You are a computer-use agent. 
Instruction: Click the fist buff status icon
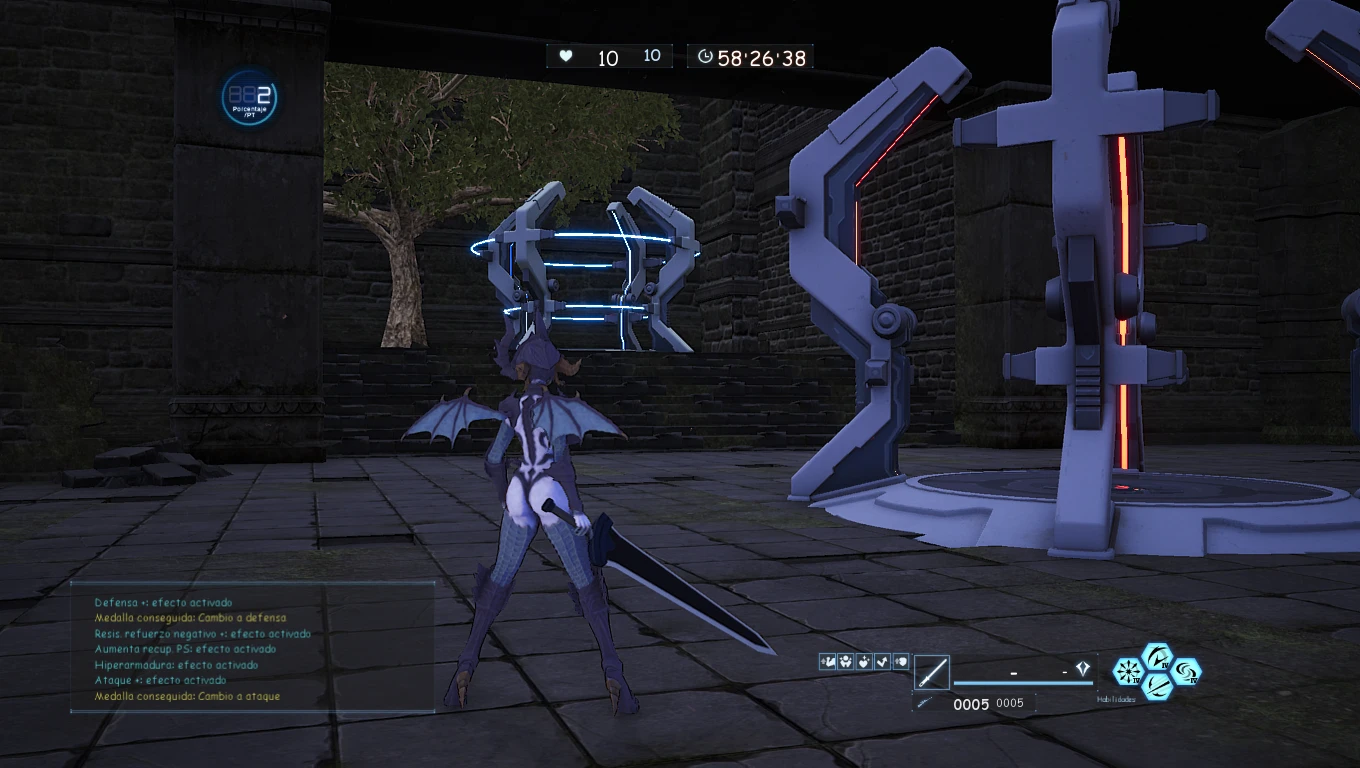pyautogui.click(x=900, y=661)
